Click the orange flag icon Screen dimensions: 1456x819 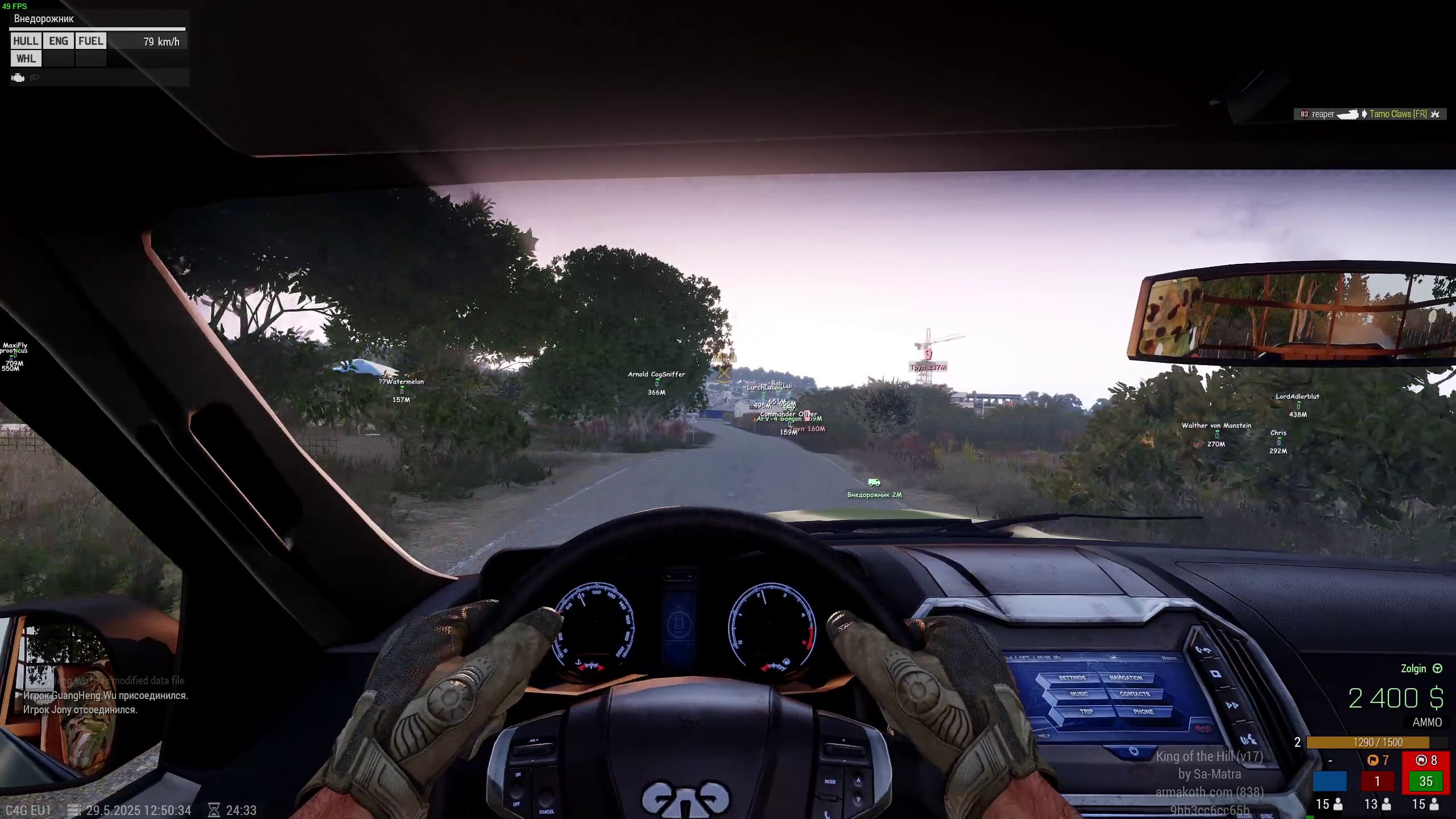tap(1372, 760)
